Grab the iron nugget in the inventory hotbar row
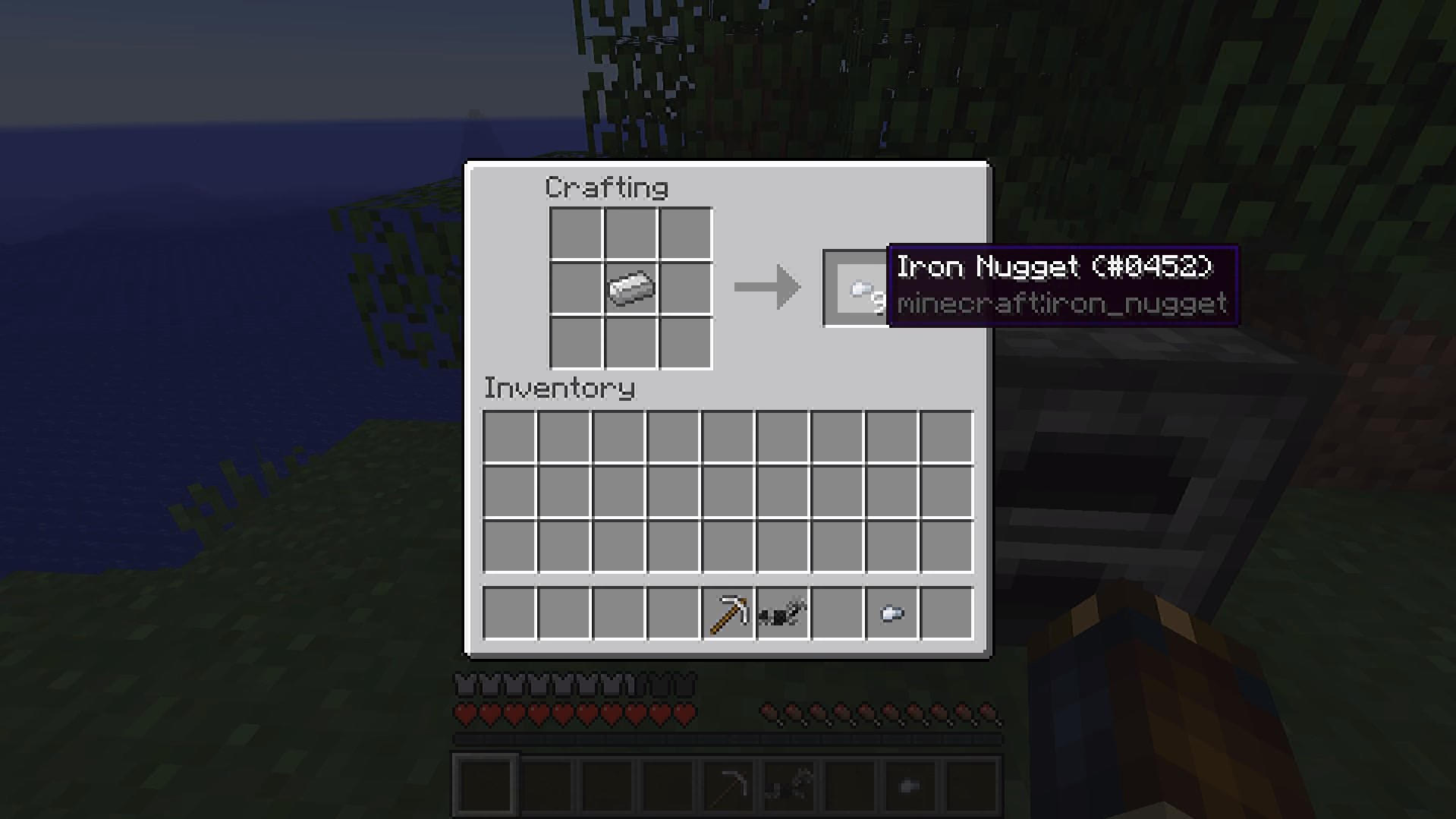The image size is (1456, 819). pos(892,613)
